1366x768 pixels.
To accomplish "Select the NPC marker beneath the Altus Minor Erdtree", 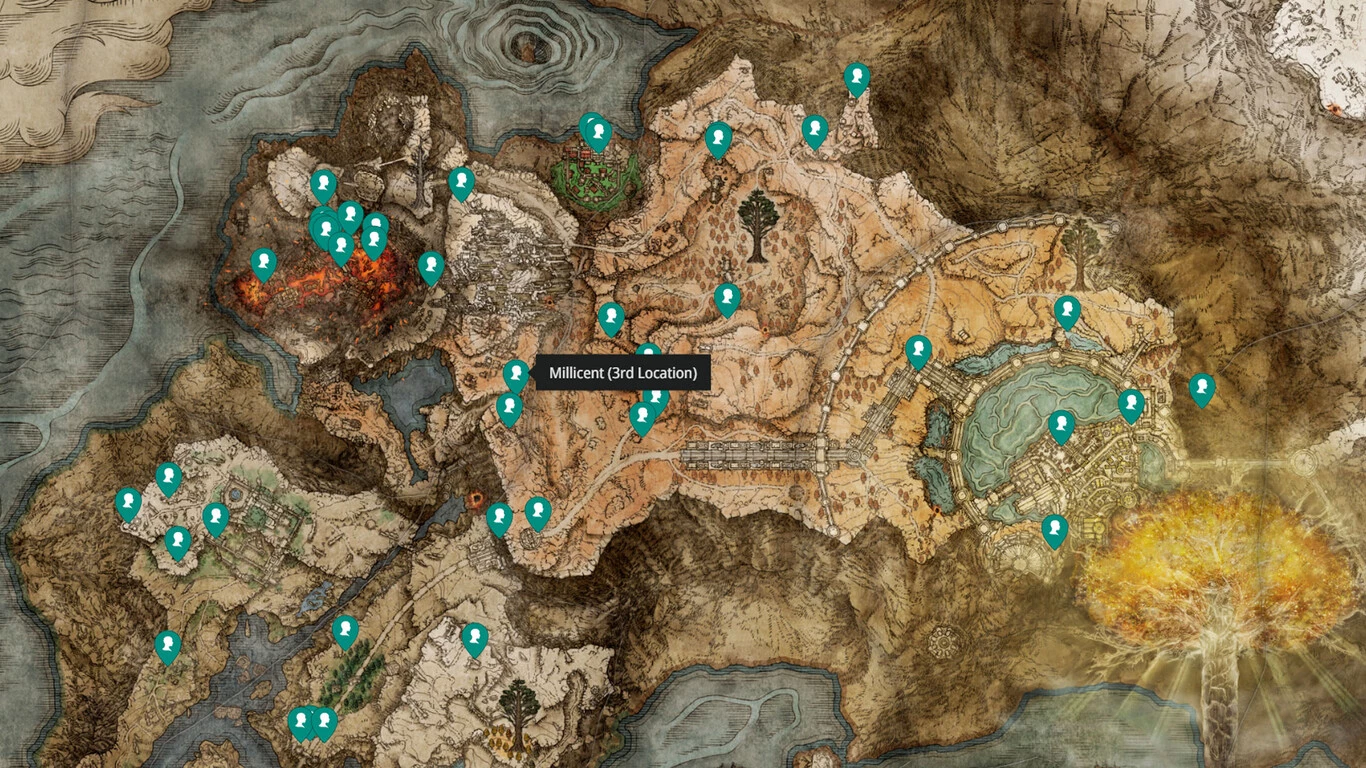I will click(x=727, y=299).
